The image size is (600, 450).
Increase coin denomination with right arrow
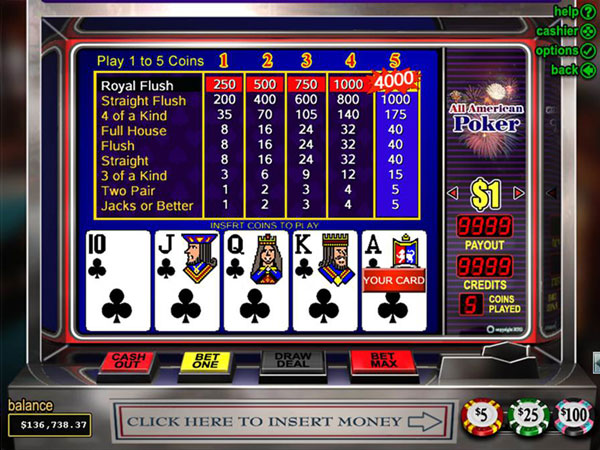point(519,193)
